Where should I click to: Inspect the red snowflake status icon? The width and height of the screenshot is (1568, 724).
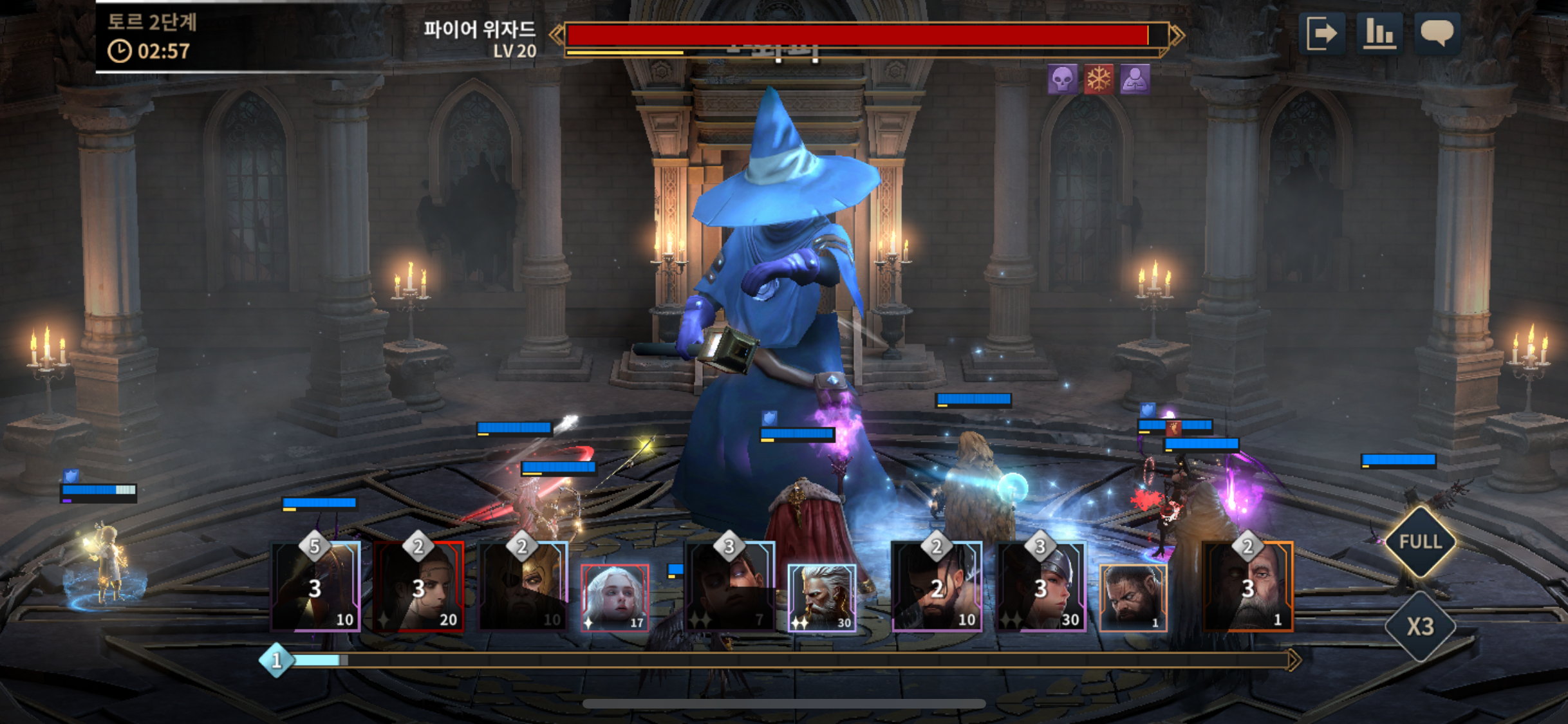tap(1098, 80)
